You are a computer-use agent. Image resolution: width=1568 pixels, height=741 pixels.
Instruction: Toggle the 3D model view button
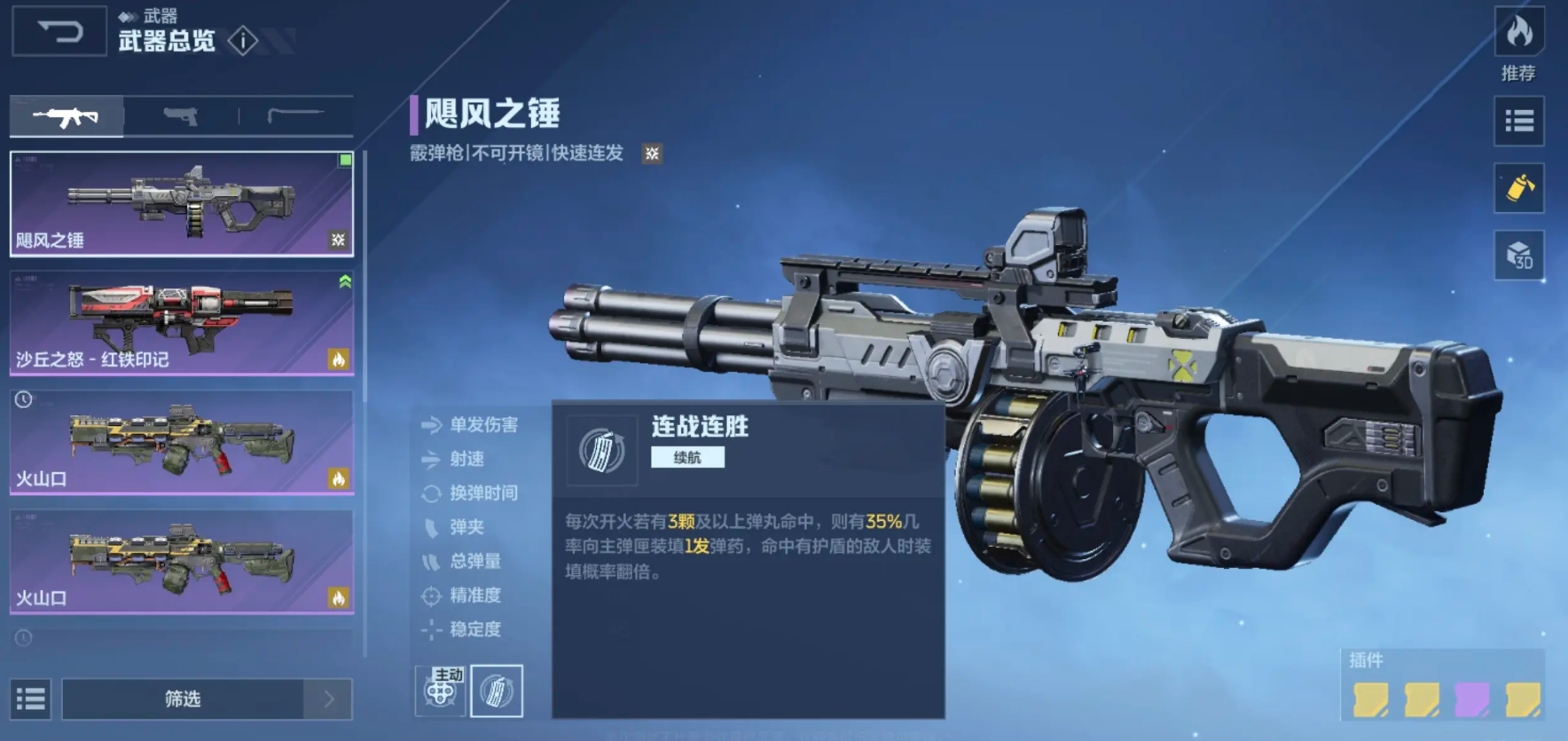click(1518, 256)
